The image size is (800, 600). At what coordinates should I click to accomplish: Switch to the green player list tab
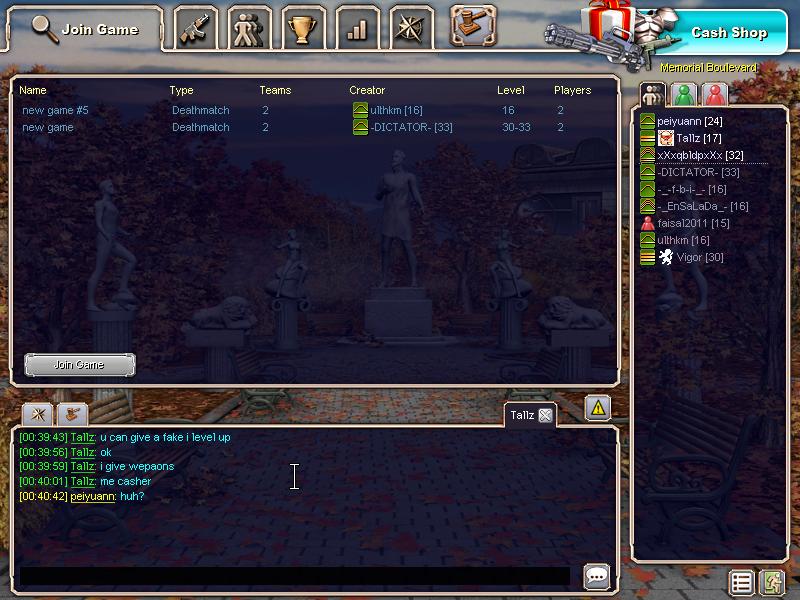(683, 95)
